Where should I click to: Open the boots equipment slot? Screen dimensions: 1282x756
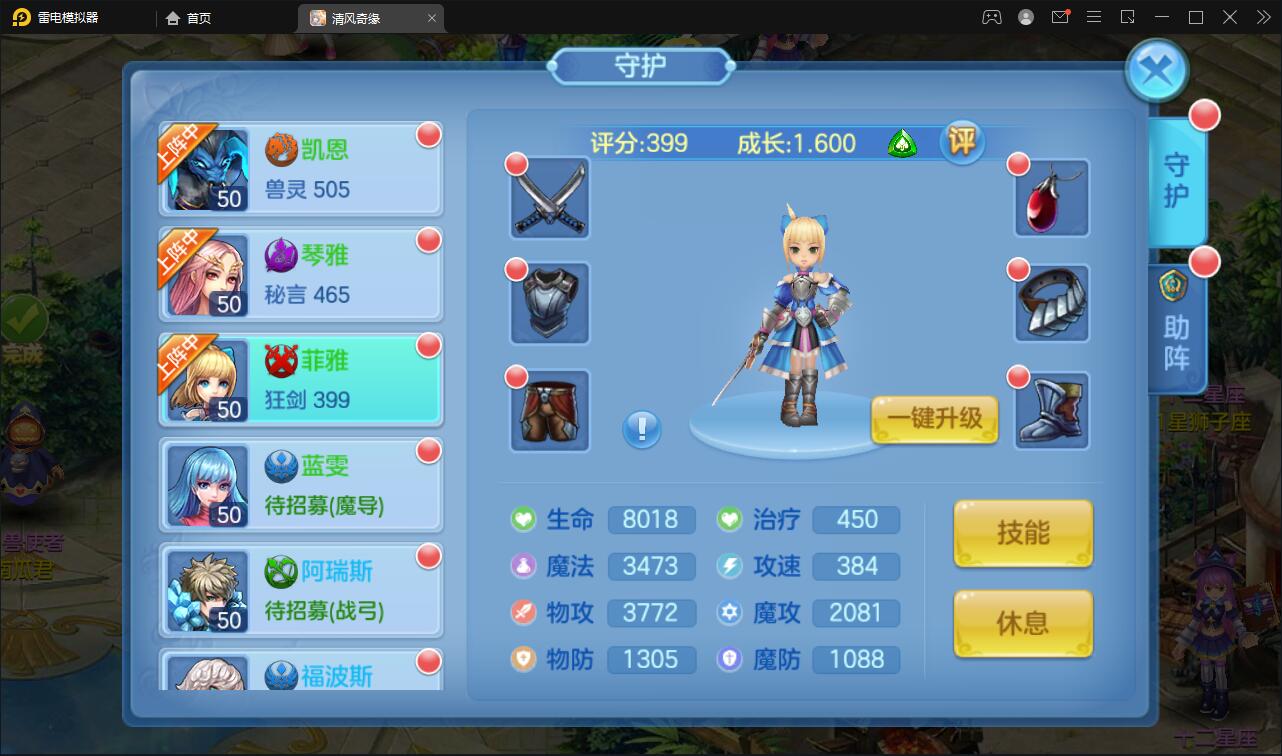tap(1051, 410)
